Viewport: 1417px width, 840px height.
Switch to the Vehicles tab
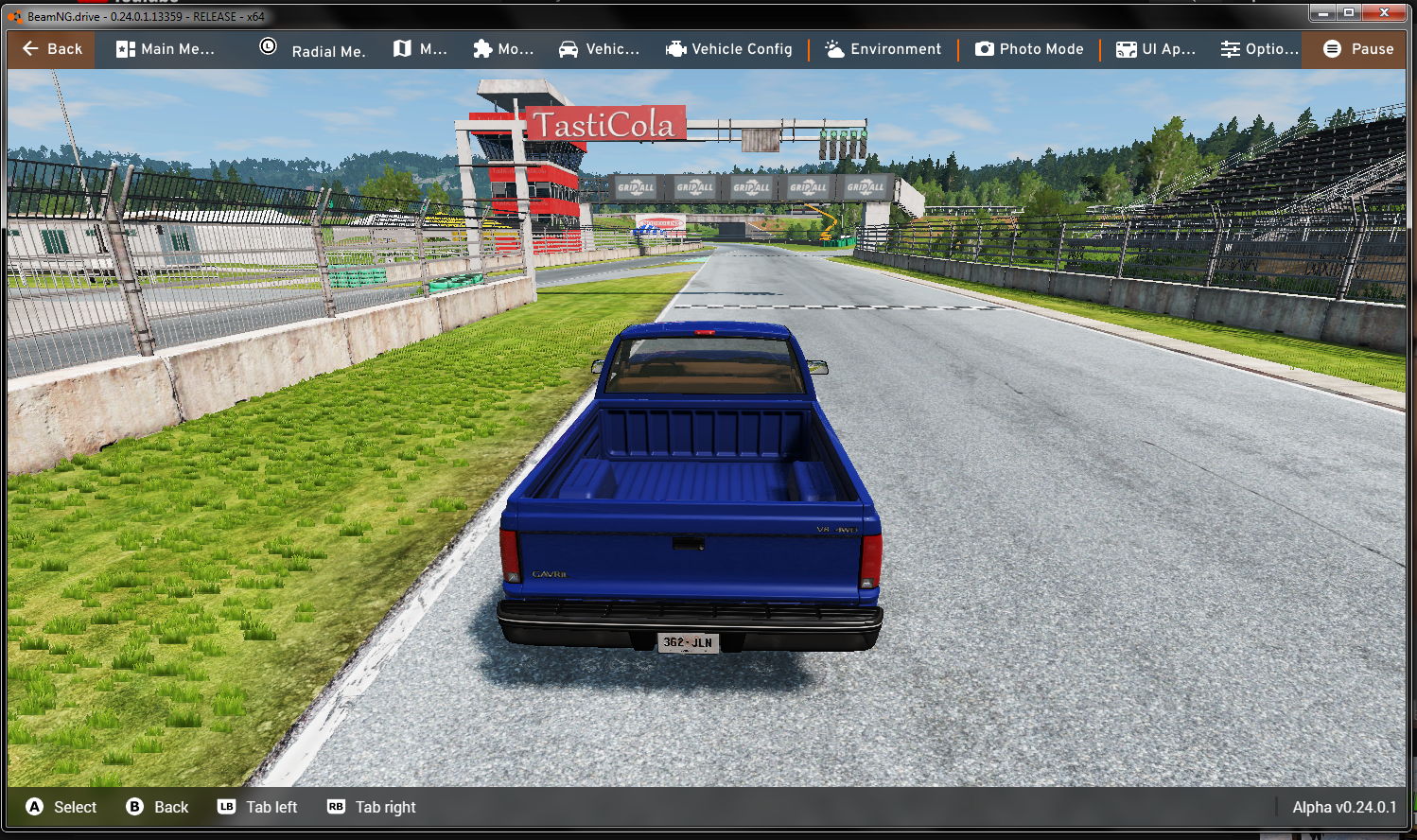(x=599, y=49)
